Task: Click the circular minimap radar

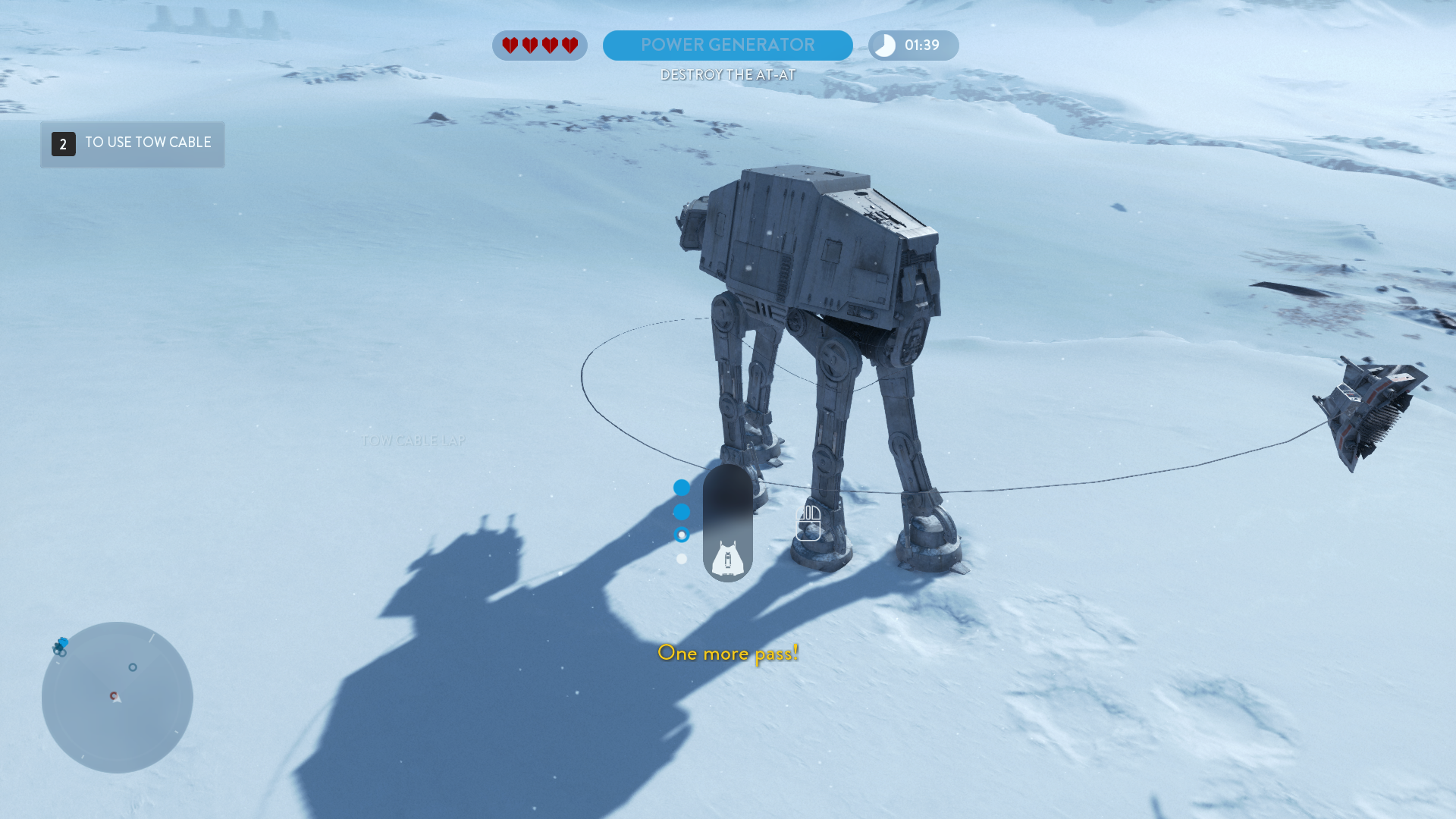Action: coord(118,698)
